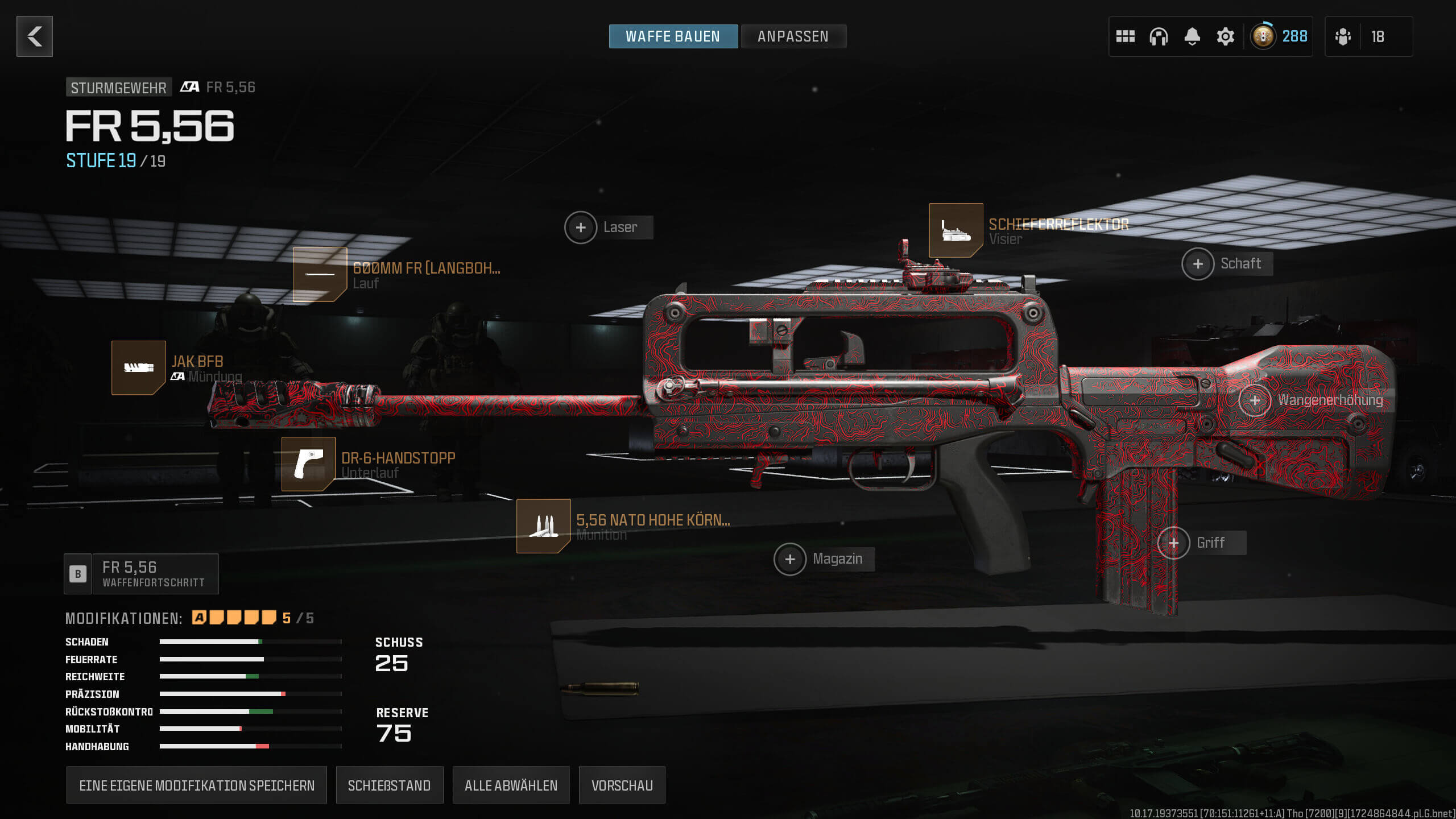Screen dimensions: 1456x819
Task: Show notifications via the bell icon
Action: (1192, 36)
